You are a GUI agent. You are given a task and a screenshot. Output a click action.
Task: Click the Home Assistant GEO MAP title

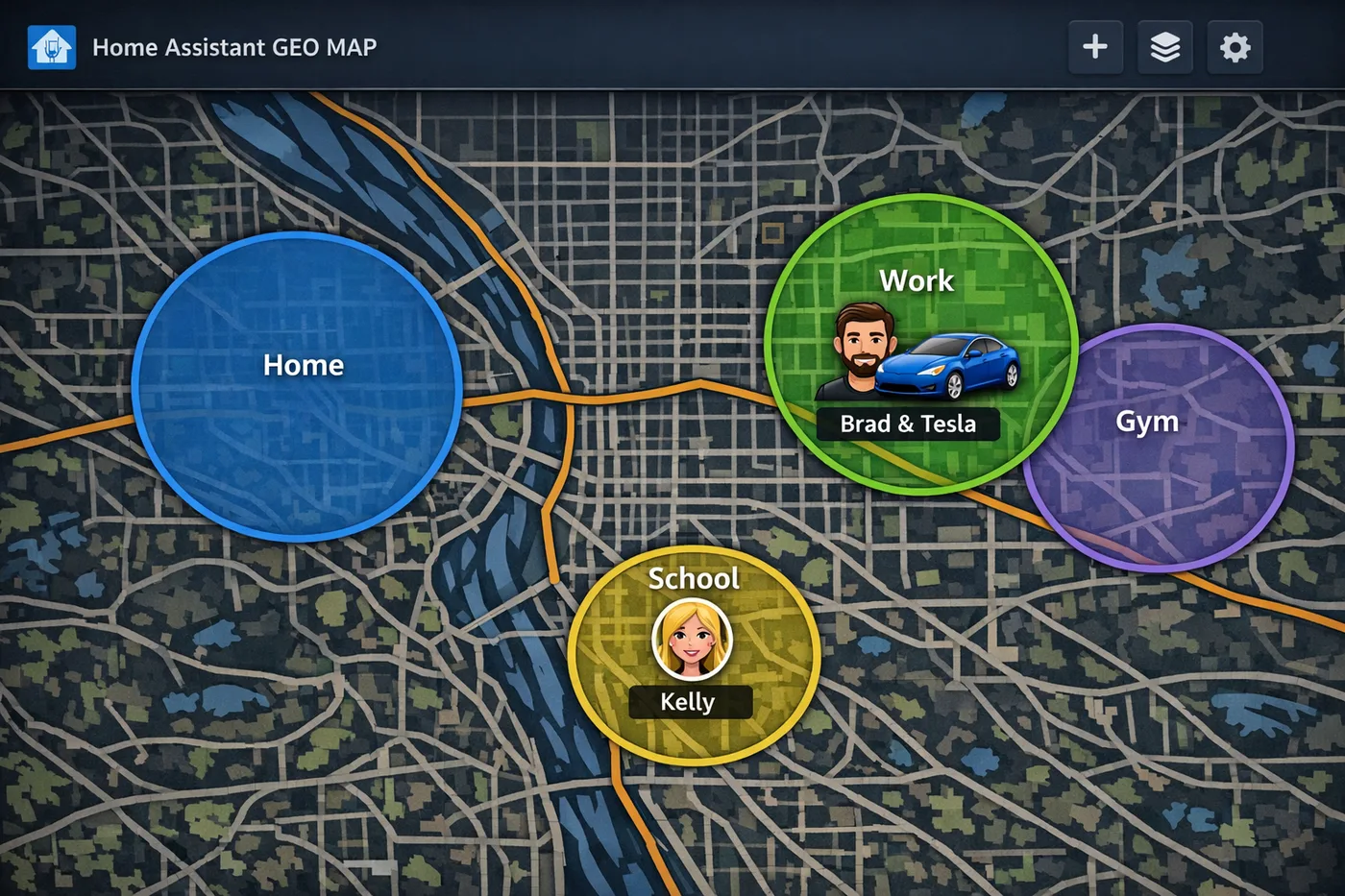233,47
